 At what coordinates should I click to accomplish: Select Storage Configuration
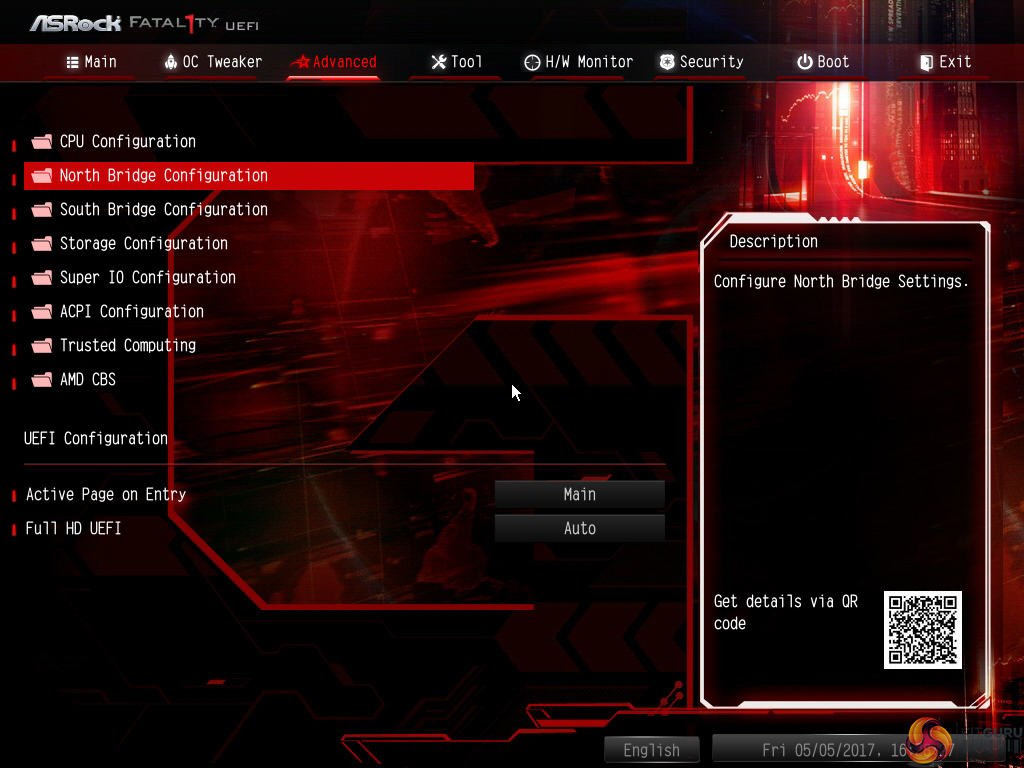pyautogui.click(x=143, y=244)
